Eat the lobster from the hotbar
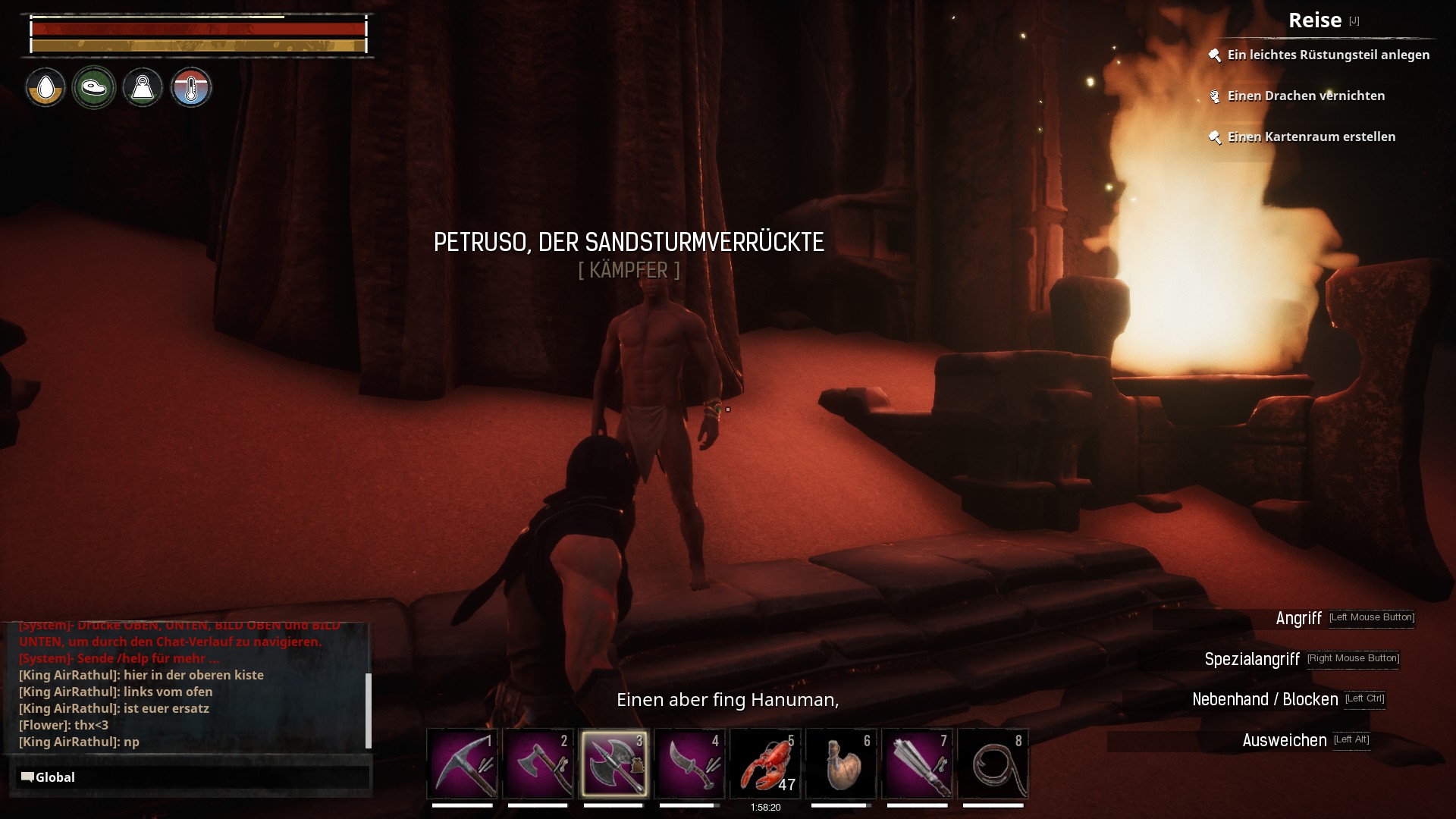The width and height of the screenshot is (1456, 819). tap(766, 763)
